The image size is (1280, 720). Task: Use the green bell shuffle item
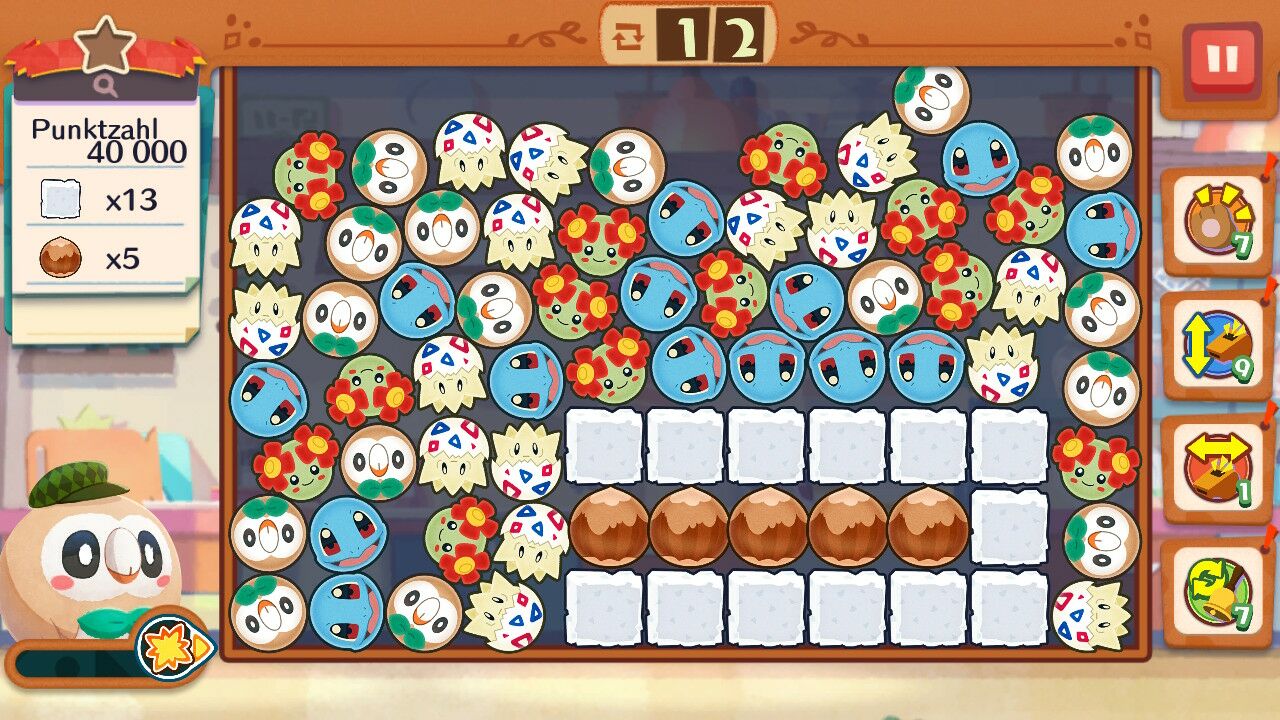point(1216,592)
